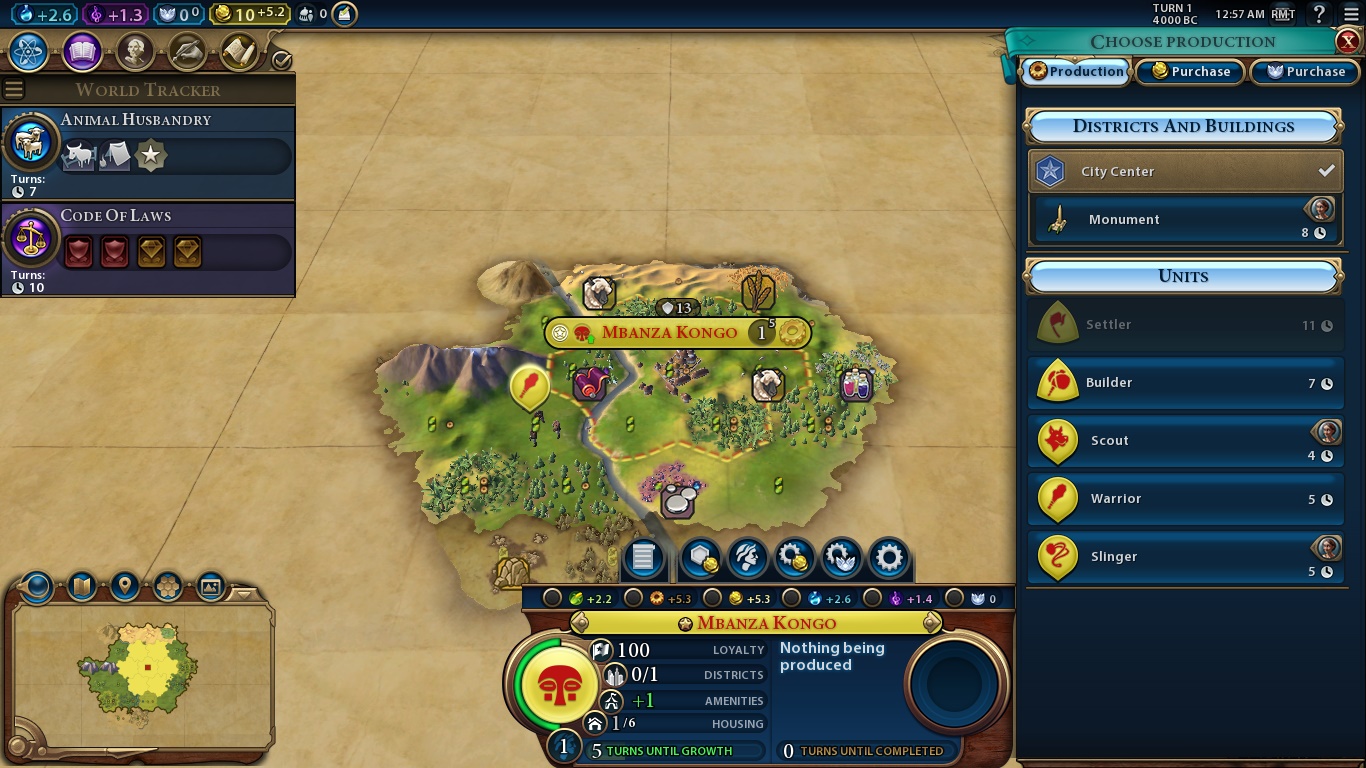Screen dimensions: 1366x768
Task: Choose Monument for production
Action: click(1185, 220)
